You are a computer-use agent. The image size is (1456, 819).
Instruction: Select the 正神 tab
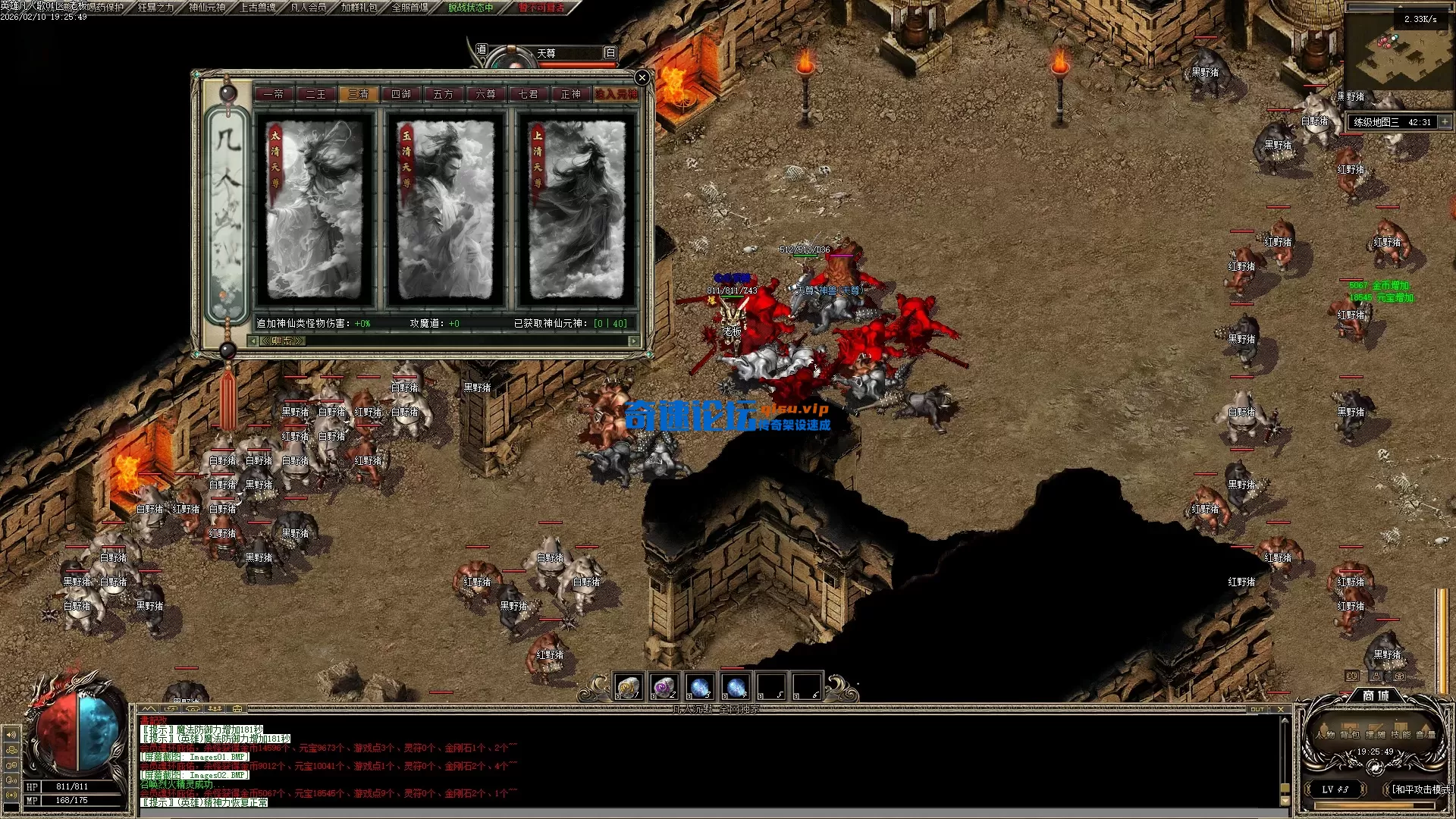coord(570,94)
